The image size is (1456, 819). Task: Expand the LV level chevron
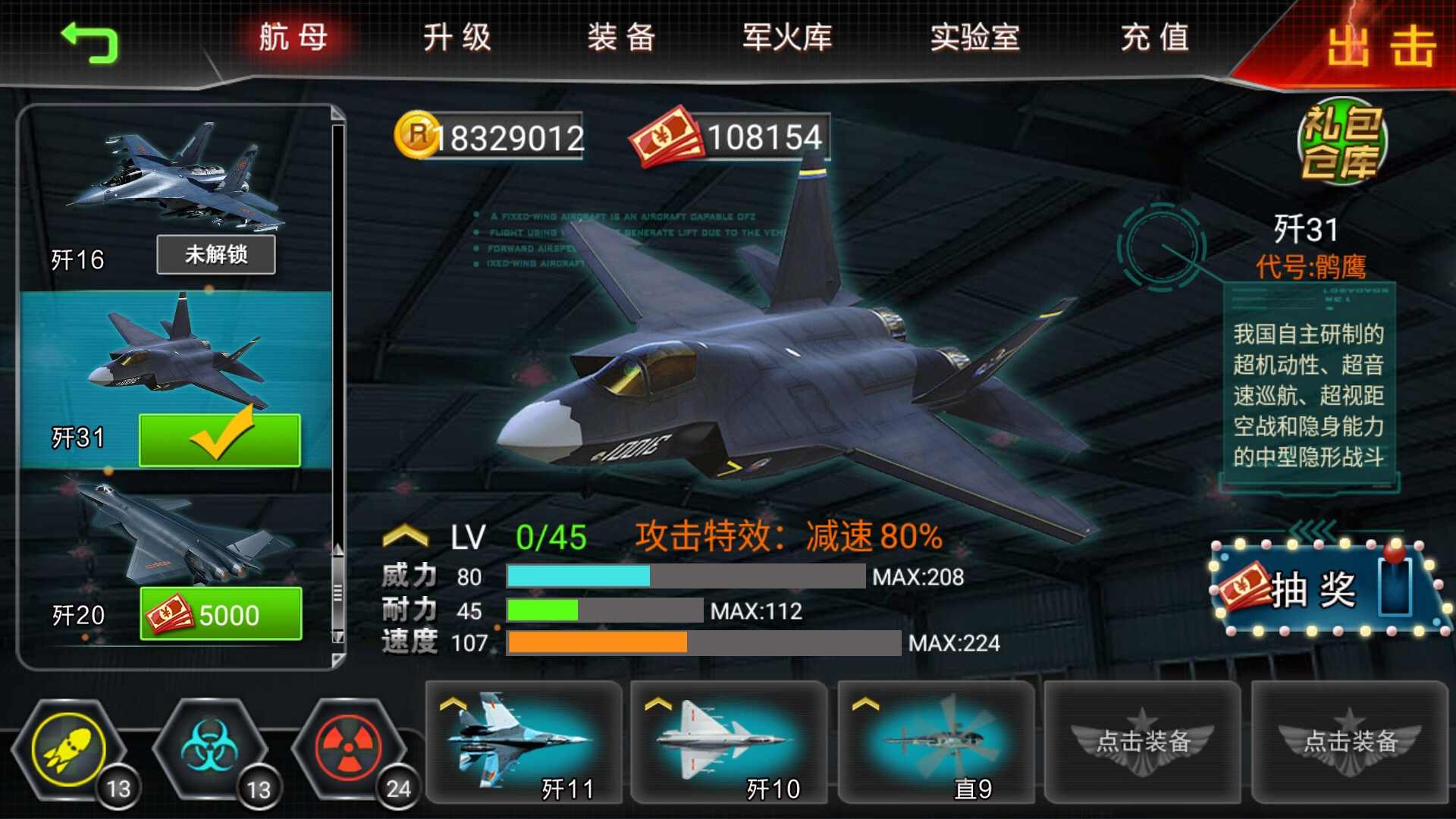404,533
